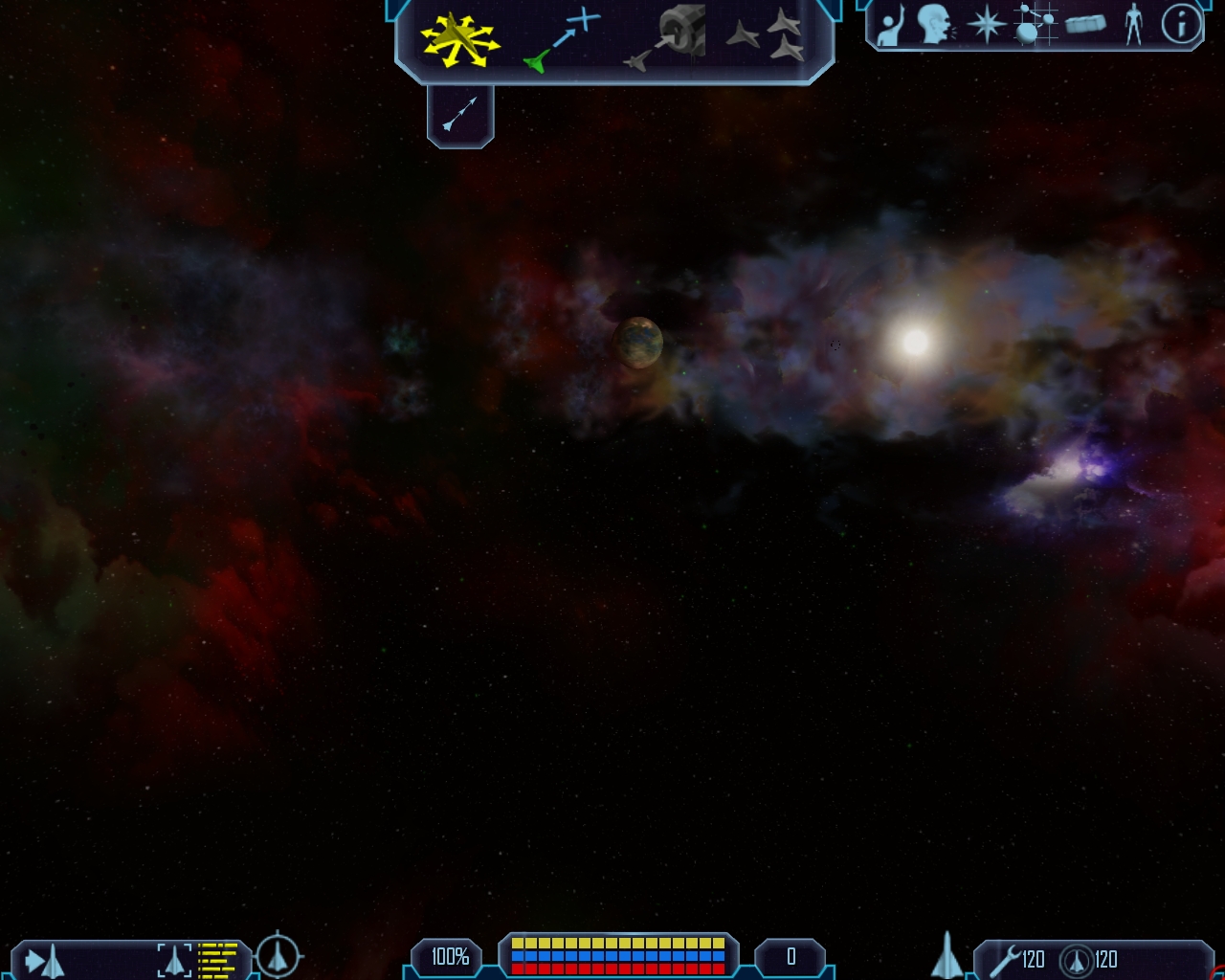Open the segmented cargo block icon
Image resolution: width=1225 pixels, height=980 pixels.
1085,25
